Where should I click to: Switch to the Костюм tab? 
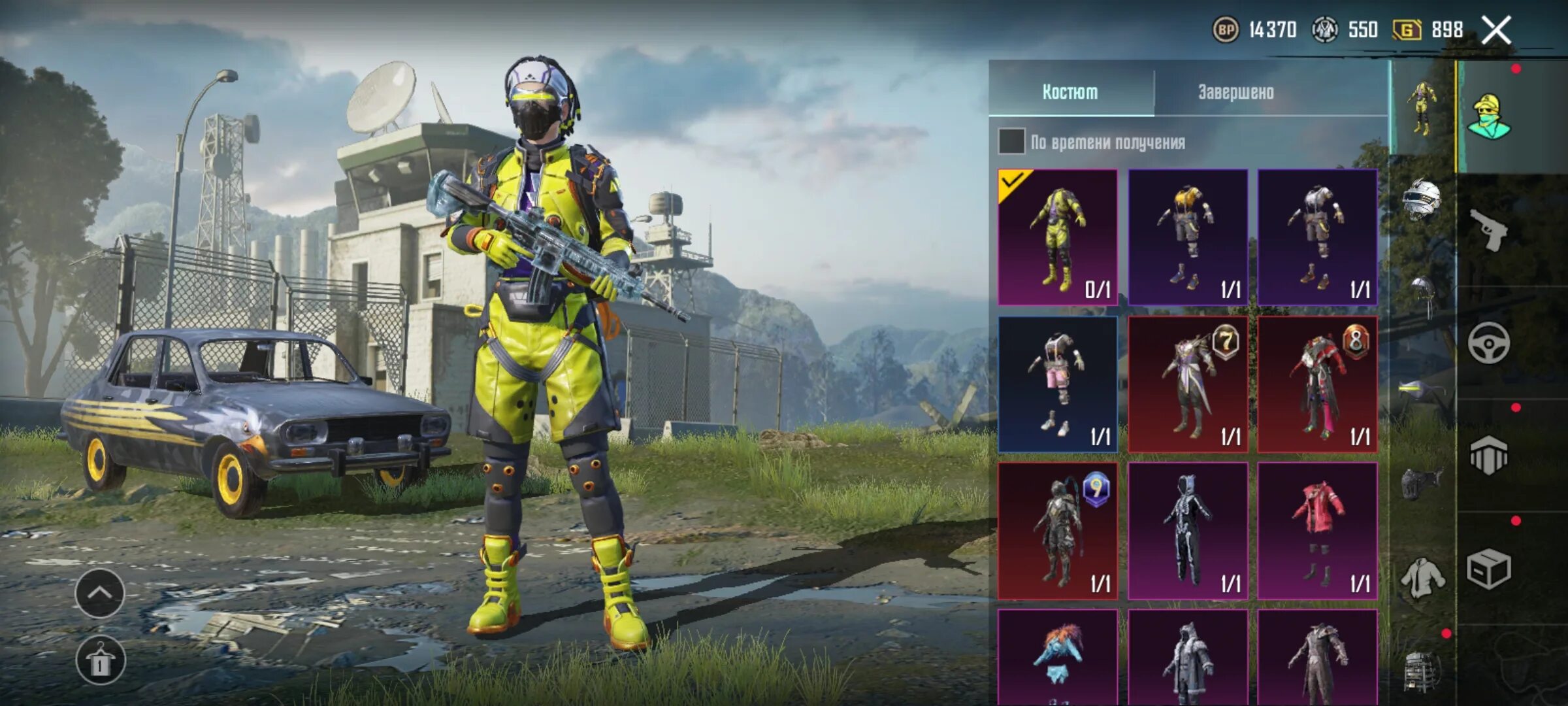point(1070,92)
